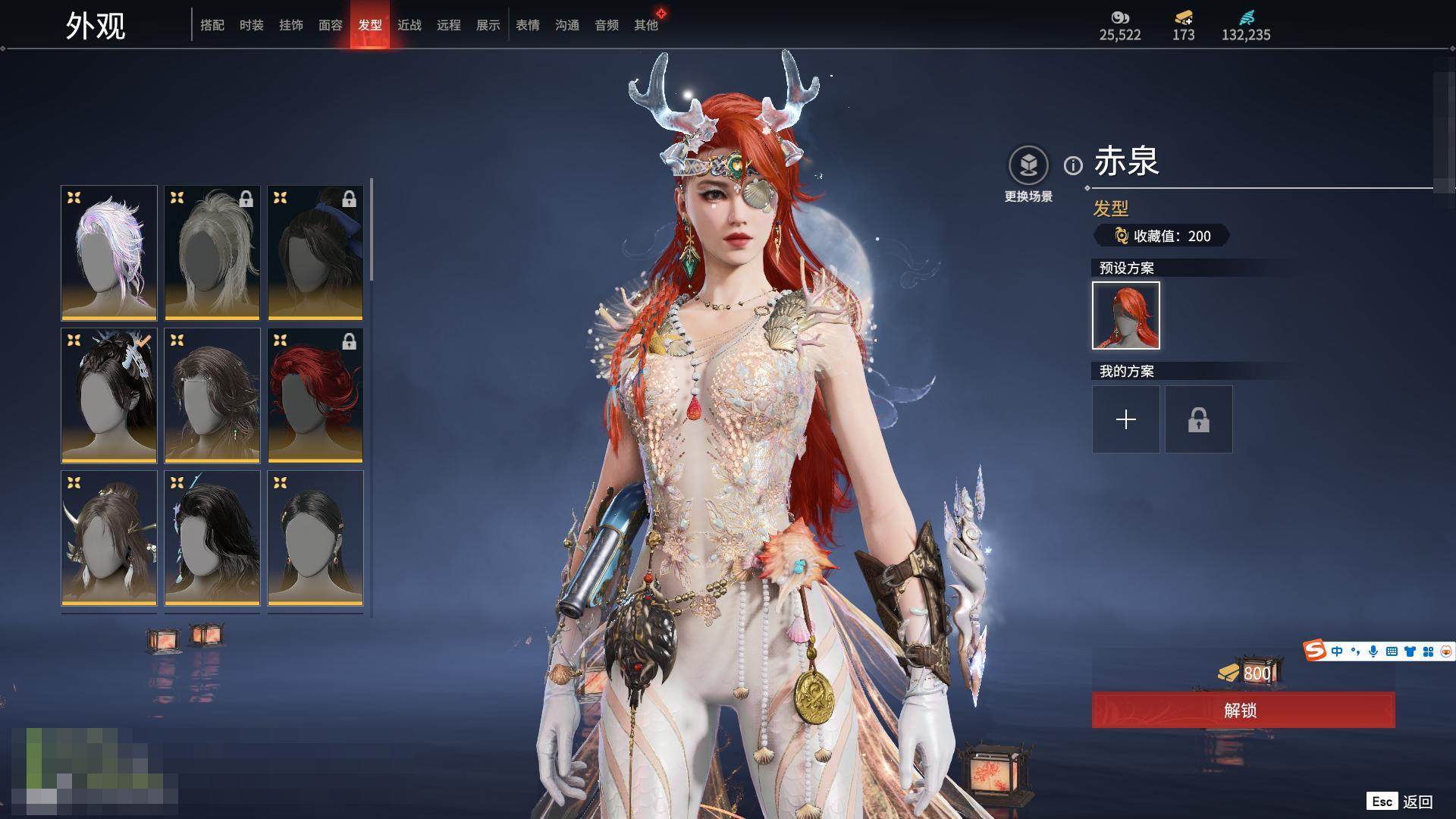Image resolution: width=1456 pixels, height=819 pixels.
Task: Choose the white-pink short hairstyle
Action: pyautogui.click(x=109, y=253)
